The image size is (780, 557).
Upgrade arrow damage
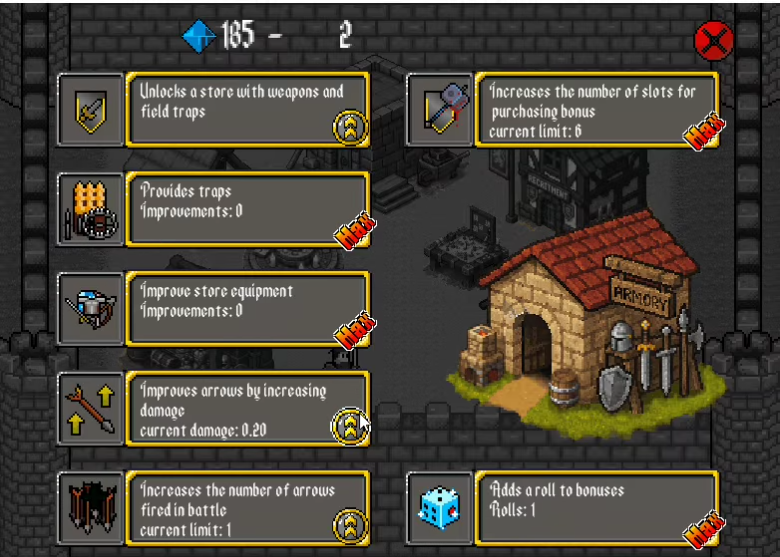click(x=349, y=426)
